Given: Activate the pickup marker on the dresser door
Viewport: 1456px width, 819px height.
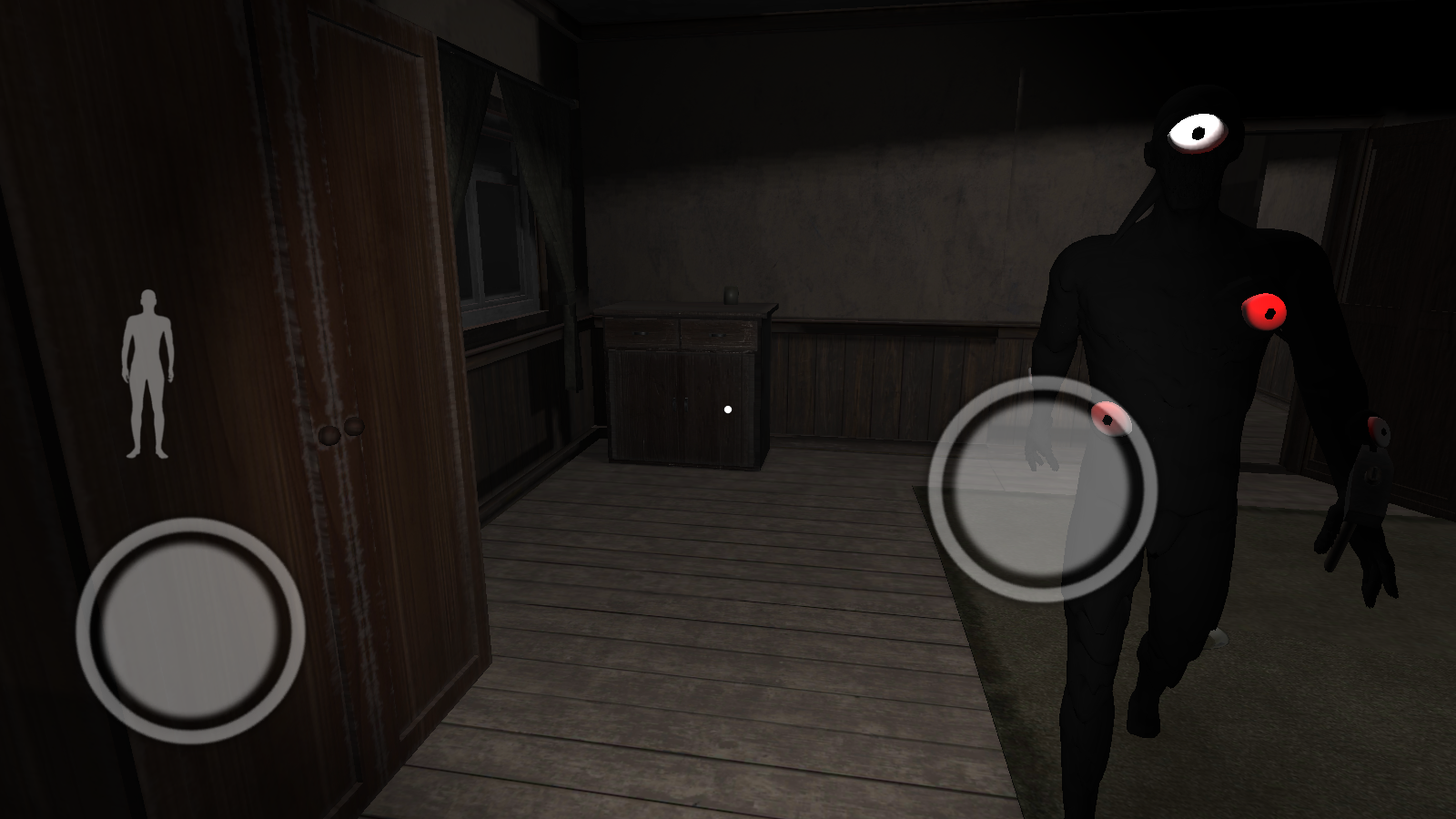Looking at the screenshot, I should tap(727, 409).
